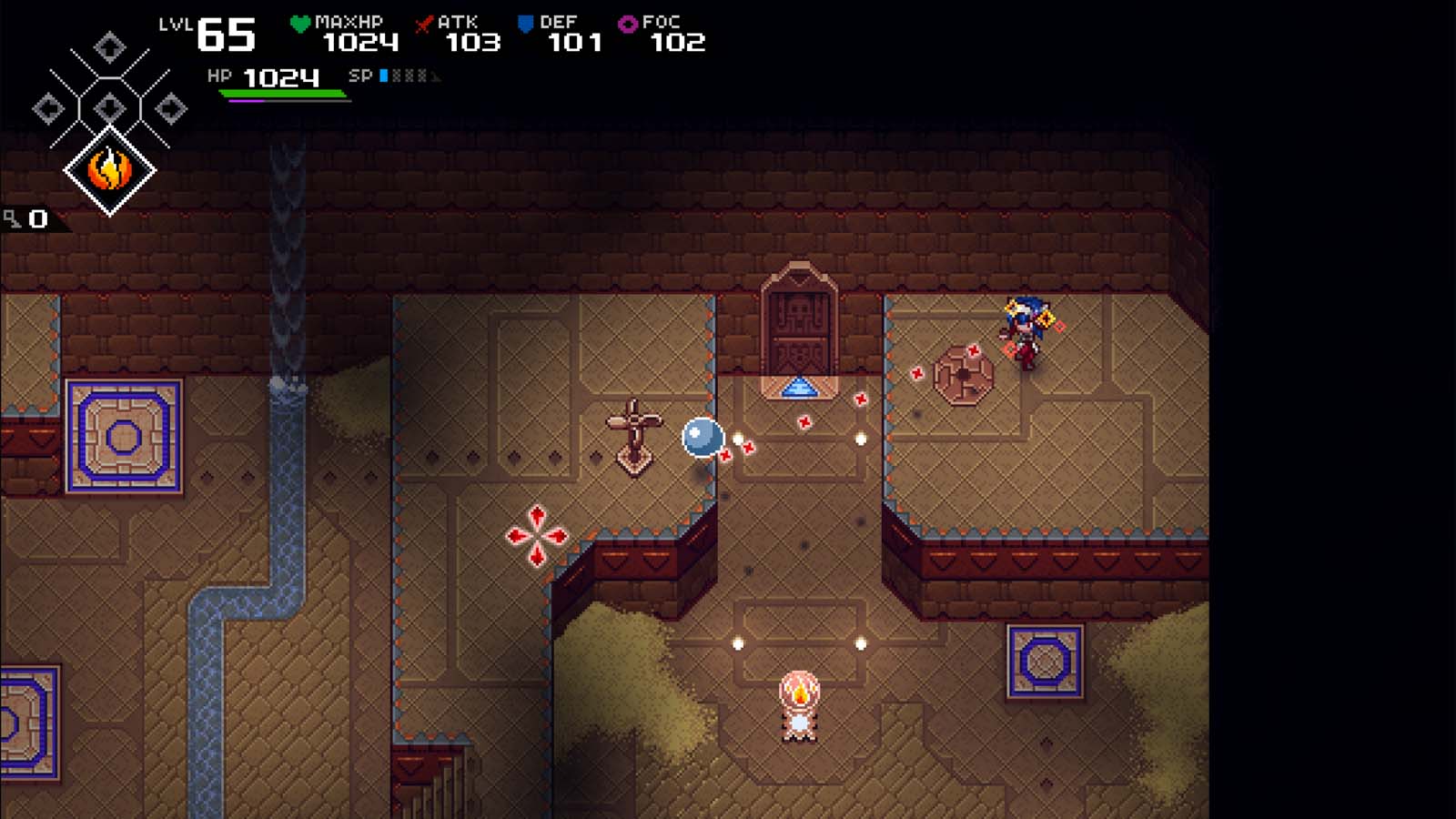Select the credits counter showing 0
This screenshot has height=819, width=1456.
[37, 217]
